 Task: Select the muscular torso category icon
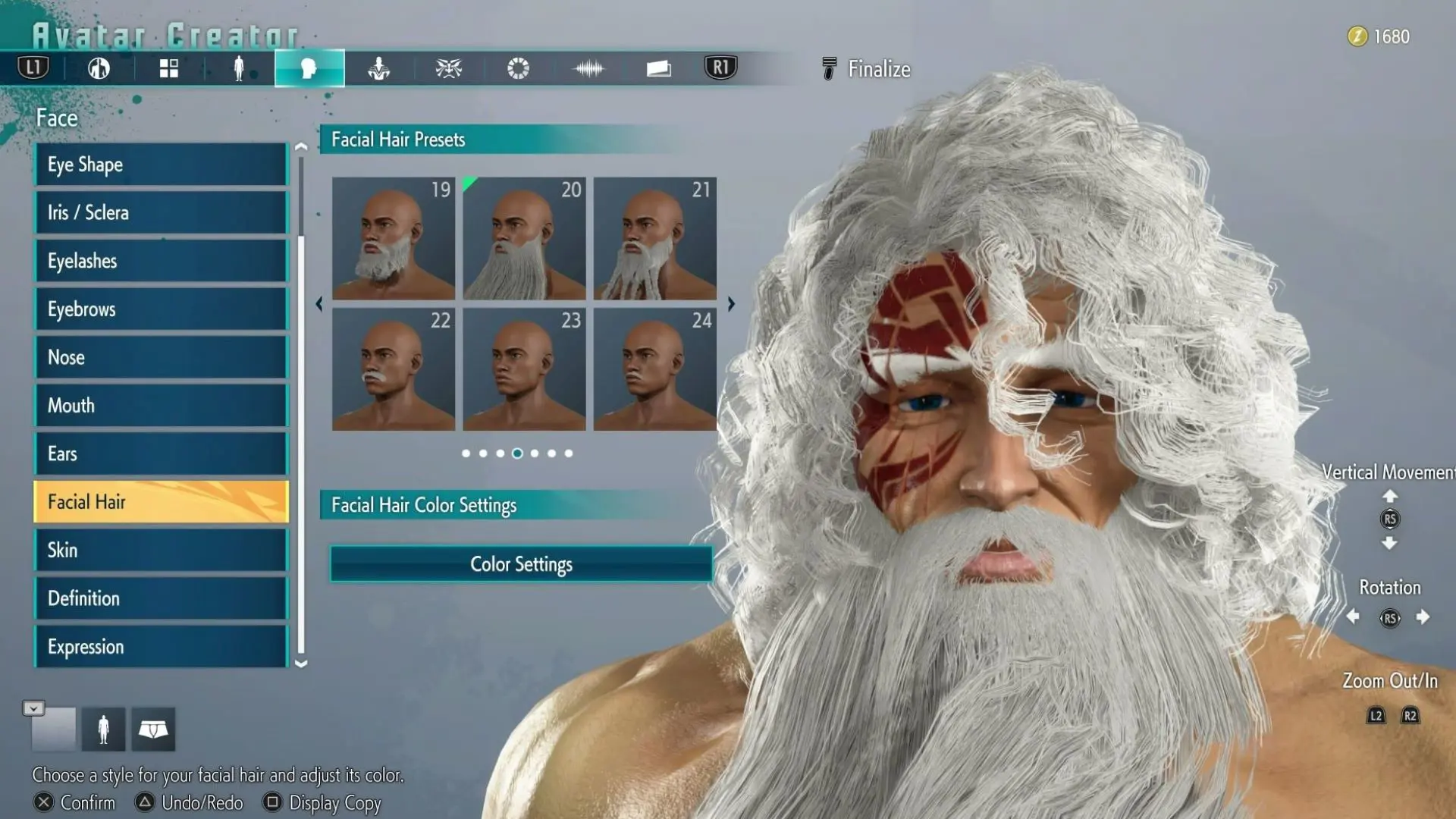(x=378, y=68)
